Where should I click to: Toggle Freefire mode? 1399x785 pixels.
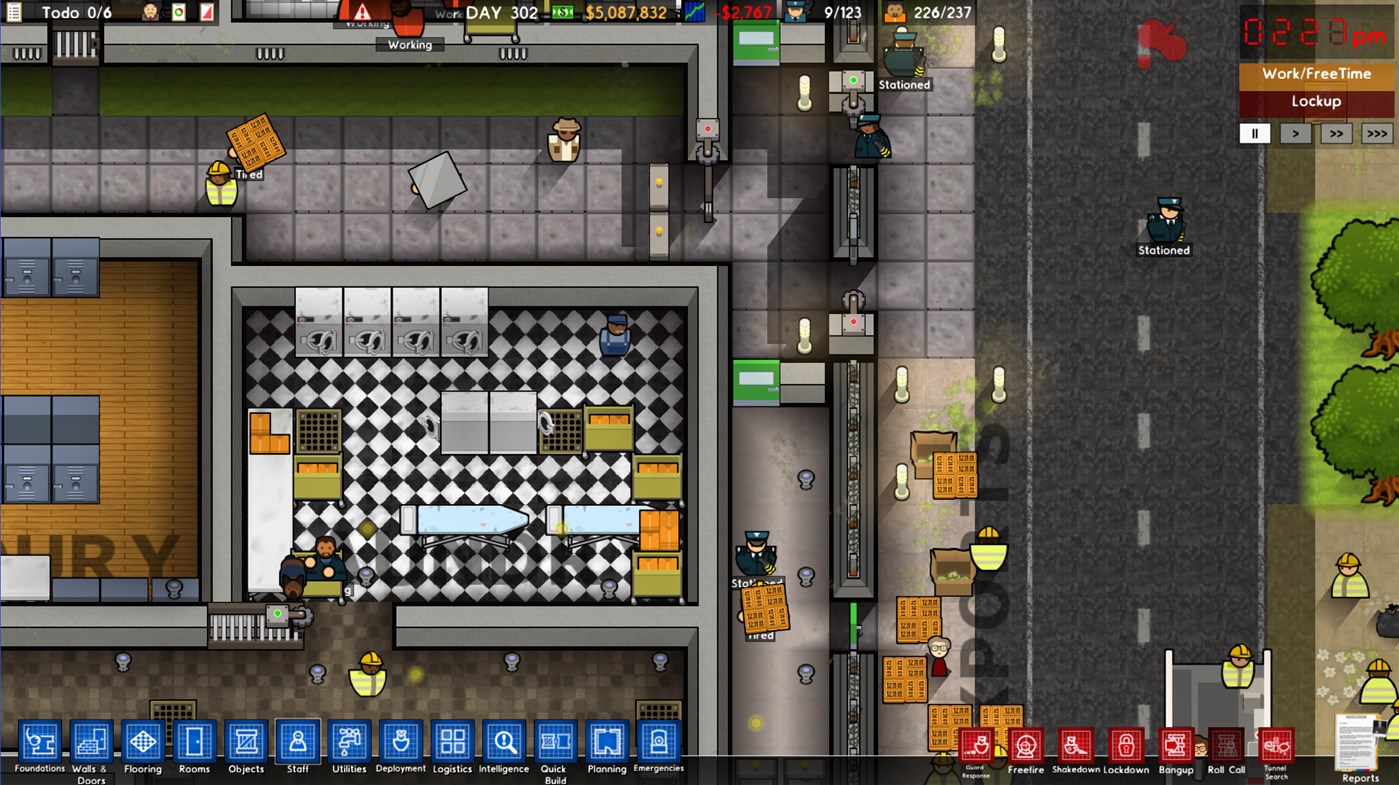[x=1025, y=745]
